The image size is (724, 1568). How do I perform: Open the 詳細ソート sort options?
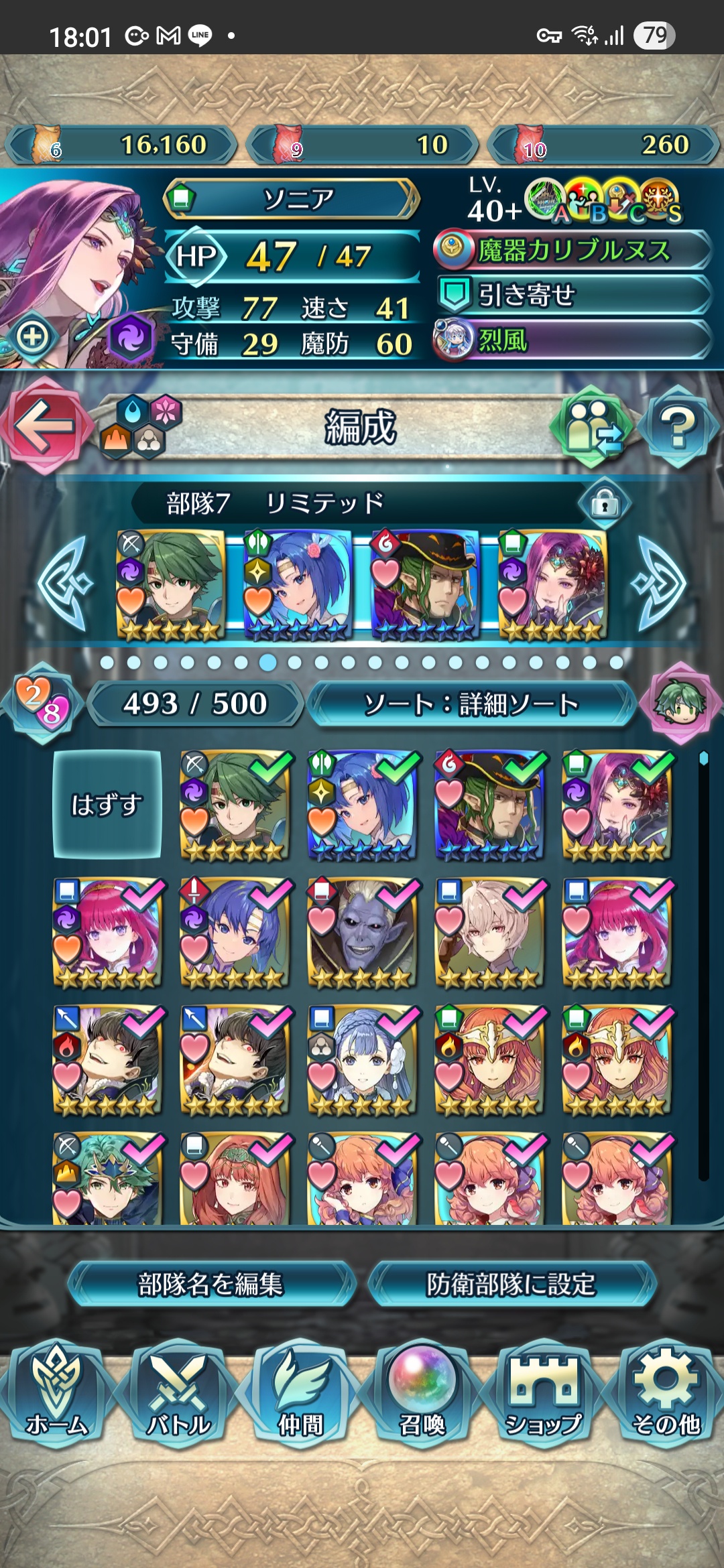[471, 704]
